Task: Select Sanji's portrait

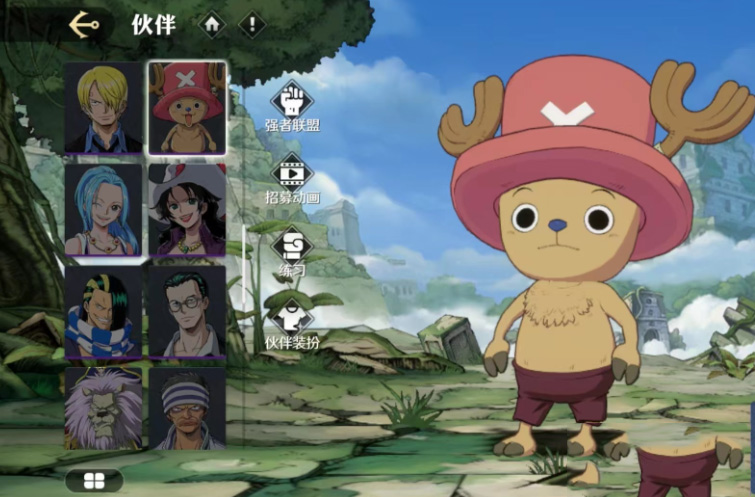Action: point(104,108)
